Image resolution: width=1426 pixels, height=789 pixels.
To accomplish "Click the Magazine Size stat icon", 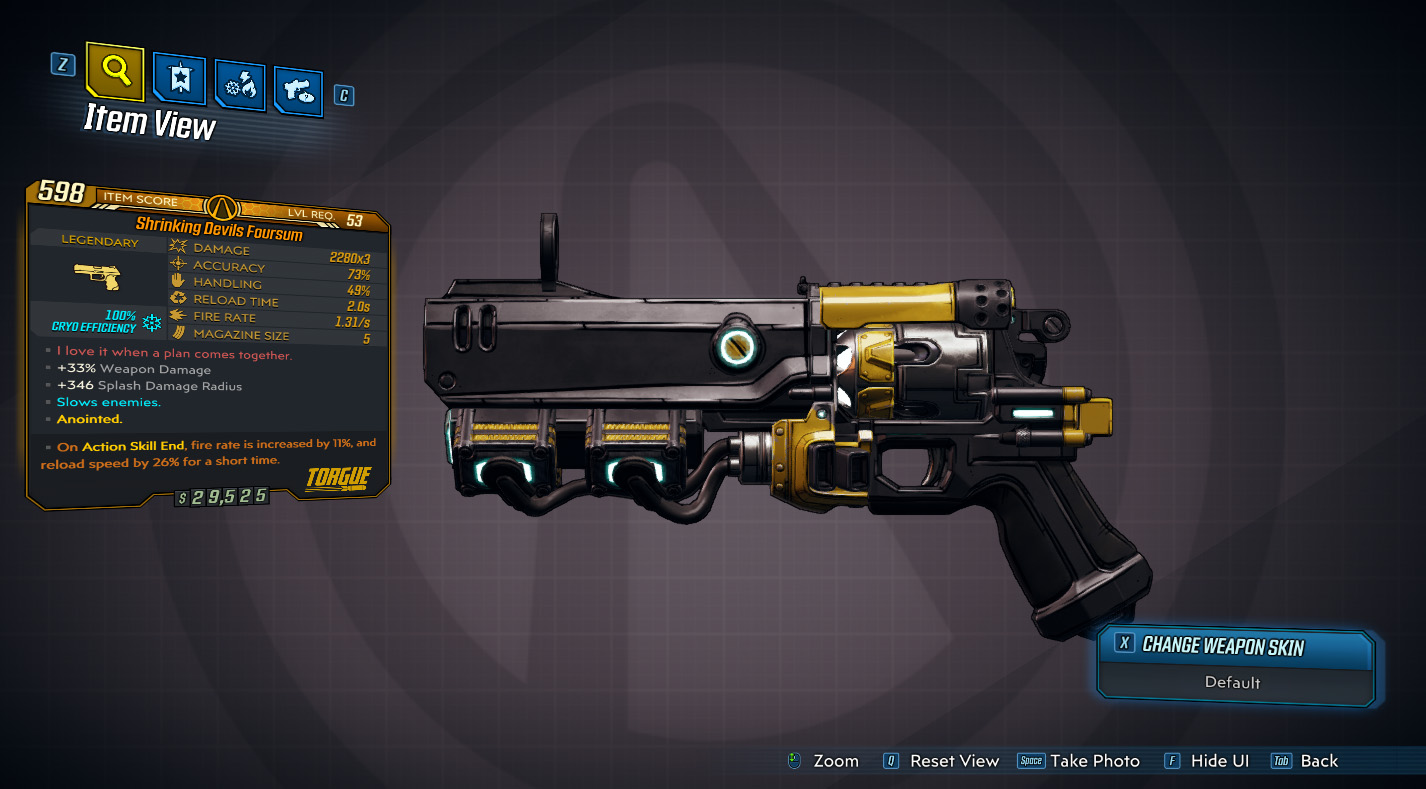I will pyautogui.click(x=178, y=330).
